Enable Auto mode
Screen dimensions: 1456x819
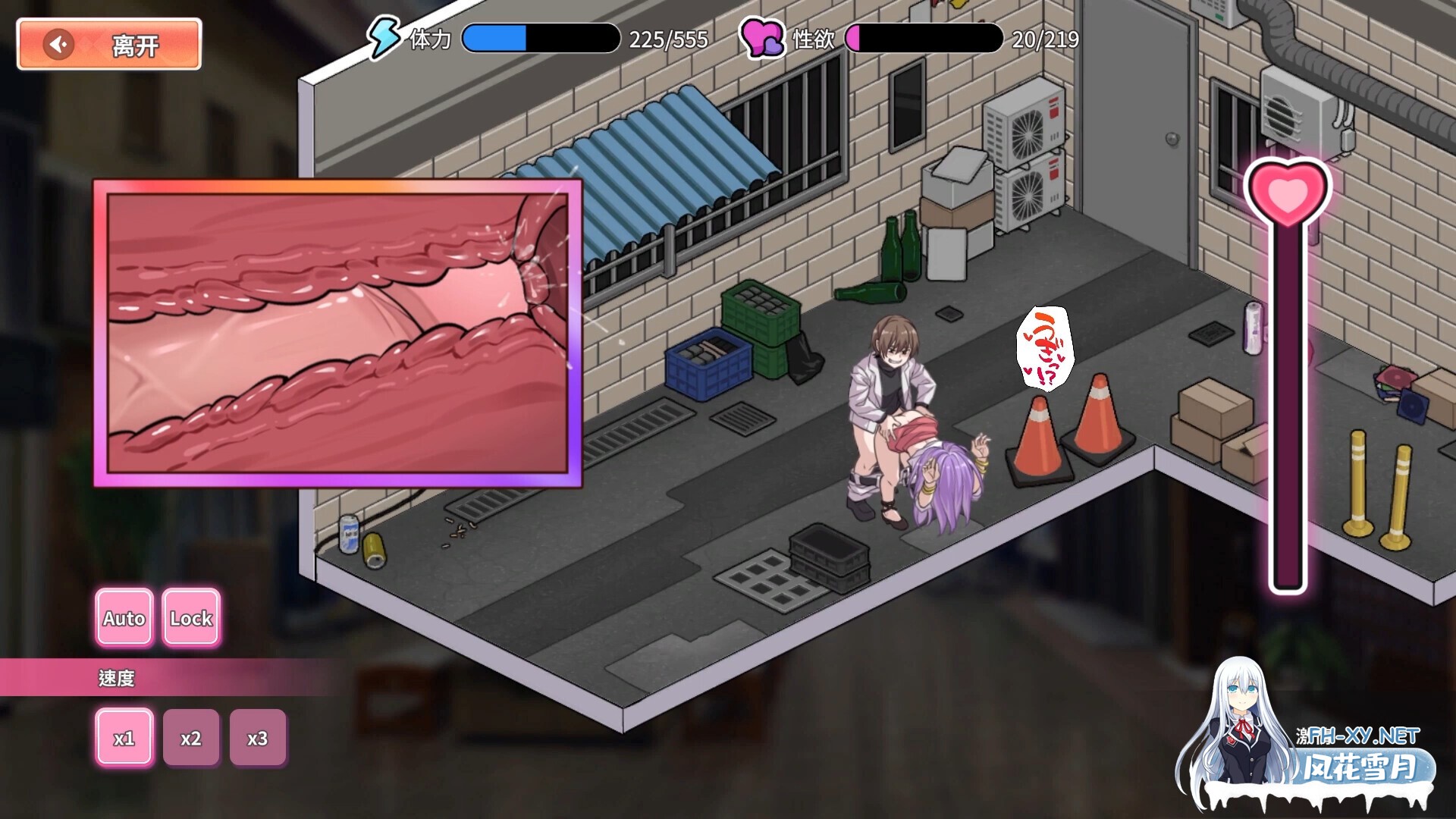[x=124, y=618]
